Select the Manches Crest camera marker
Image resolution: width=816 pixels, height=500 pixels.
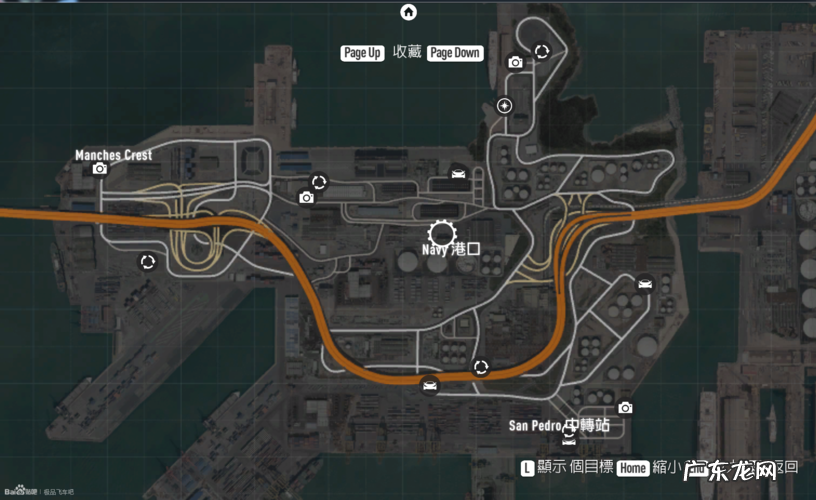tap(100, 169)
